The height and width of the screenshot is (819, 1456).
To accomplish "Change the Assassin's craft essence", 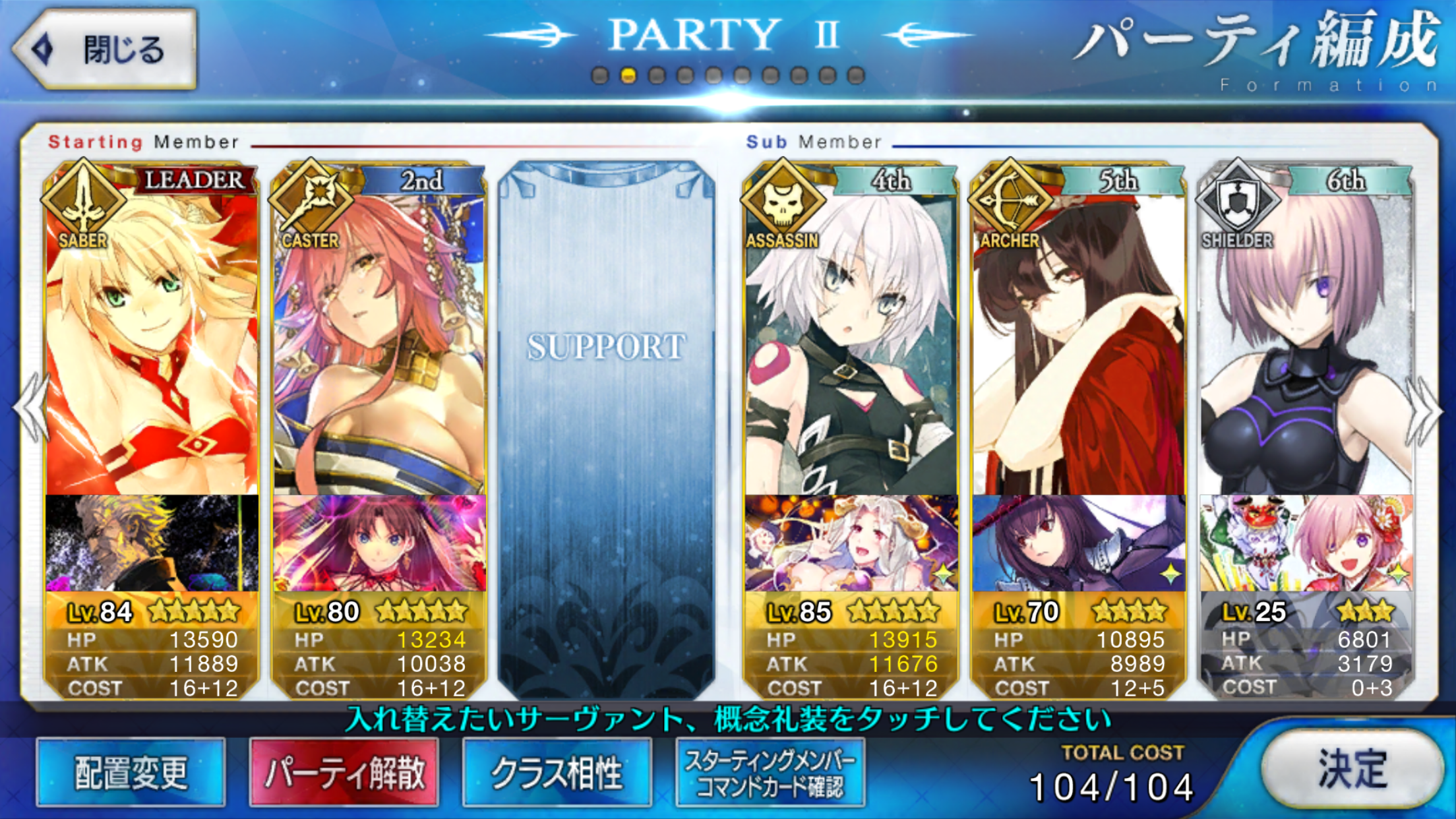I will click(x=851, y=543).
